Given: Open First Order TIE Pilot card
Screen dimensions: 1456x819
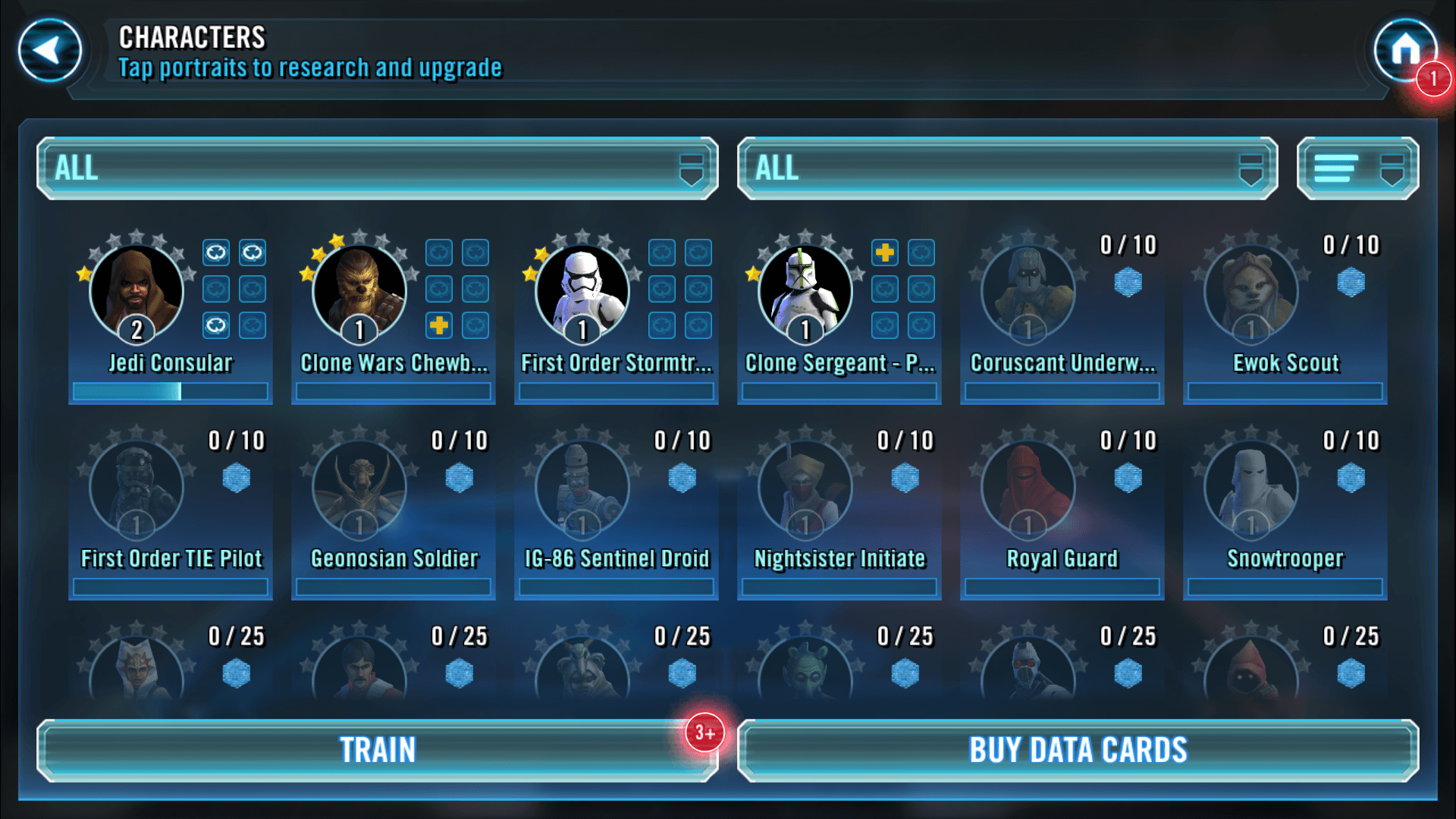Looking at the screenshot, I should click(x=136, y=489).
